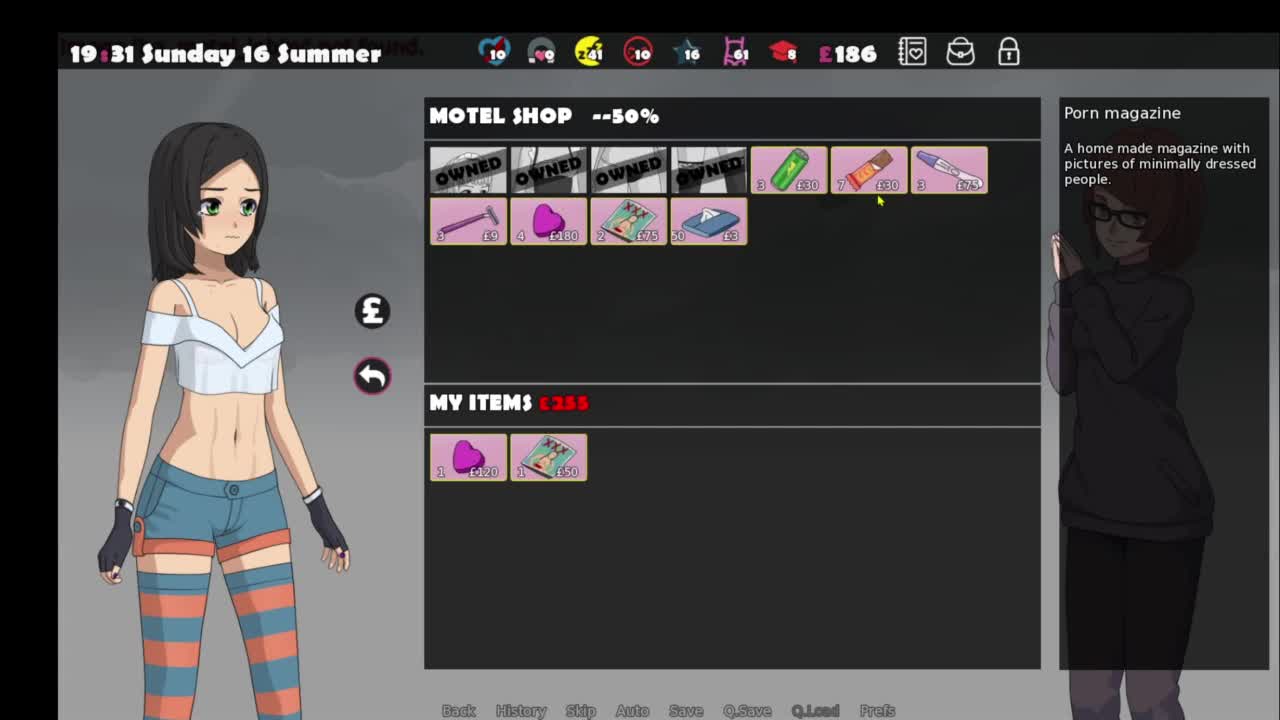Click the padlock icon in top bar

pyautogui.click(x=1008, y=52)
